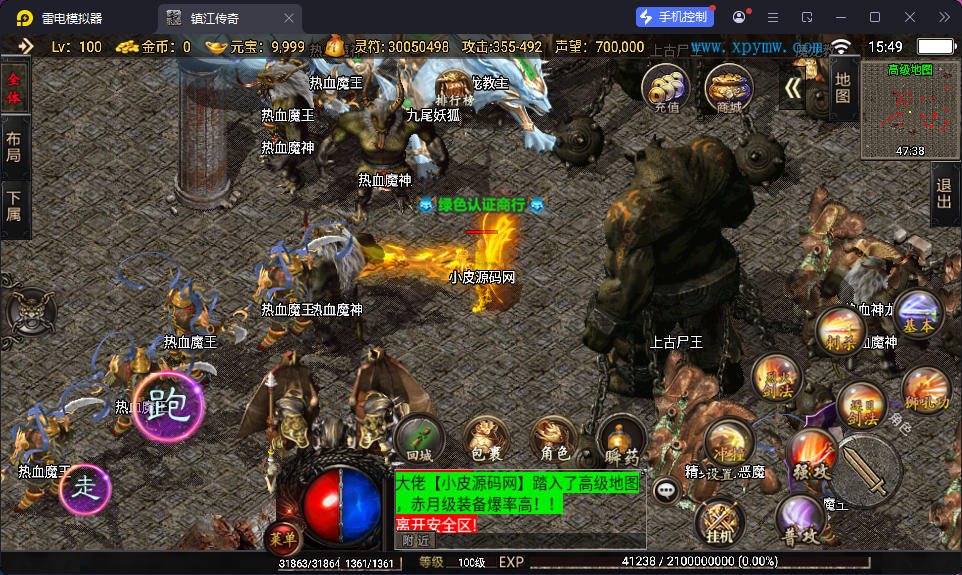Use the 回城 return-to-town scroll
Image resolution: width=962 pixels, height=575 pixels.
click(419, 438)
